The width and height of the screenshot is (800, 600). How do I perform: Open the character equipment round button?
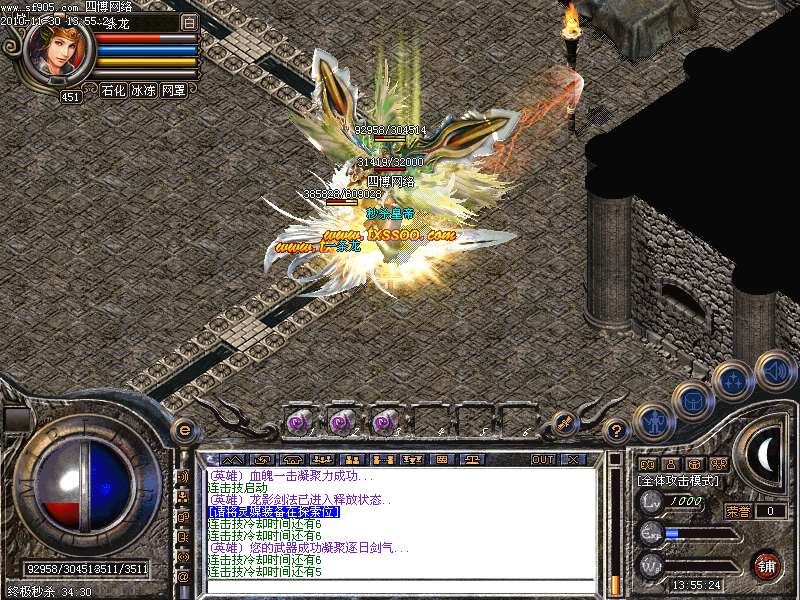(x=653, y=422)
